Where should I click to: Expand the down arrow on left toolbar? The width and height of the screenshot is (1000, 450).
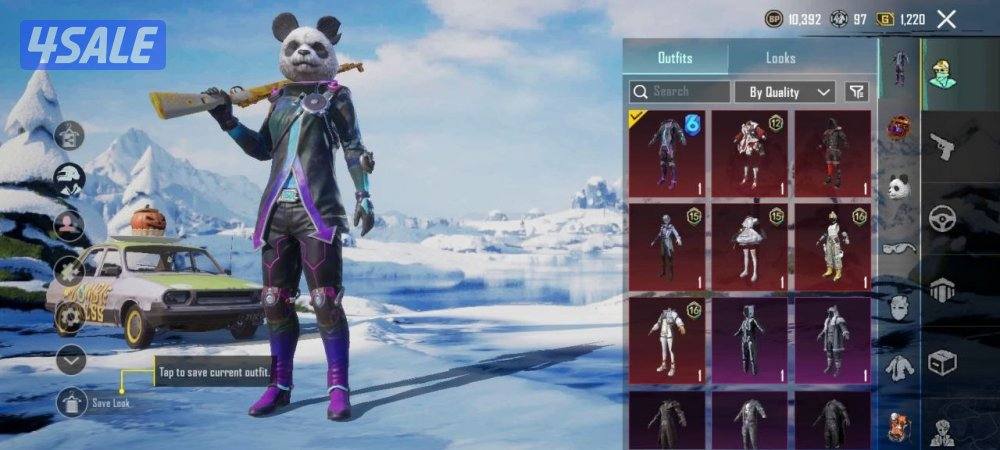(x=70, y=358)
